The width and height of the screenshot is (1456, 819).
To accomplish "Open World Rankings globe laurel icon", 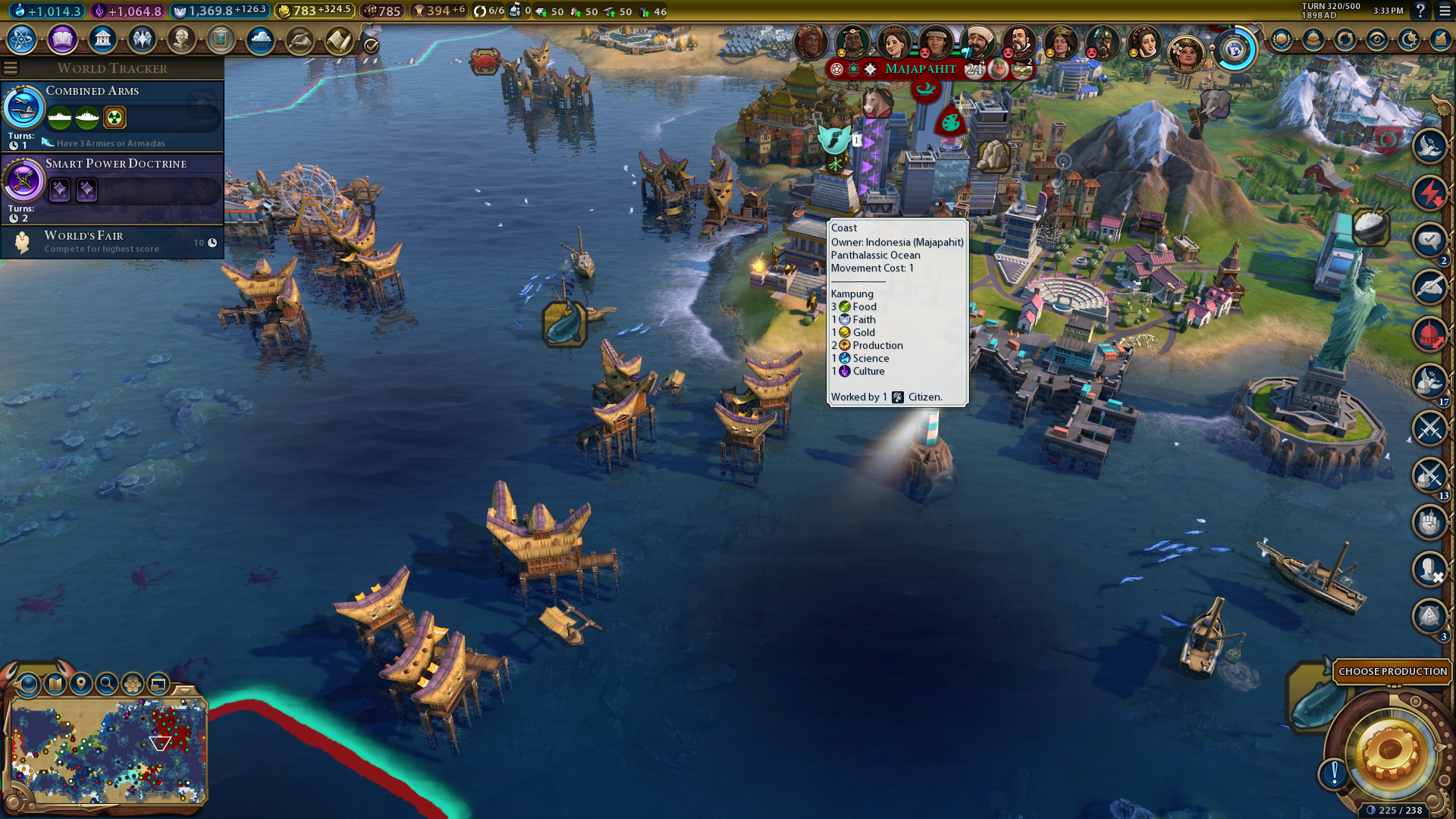I will coord(1282,39).
